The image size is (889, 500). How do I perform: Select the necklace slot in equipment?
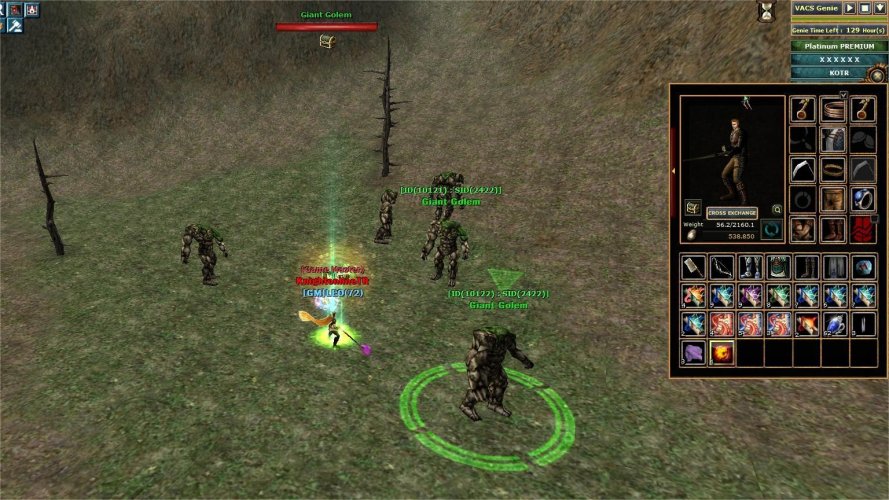coord(833,110)
